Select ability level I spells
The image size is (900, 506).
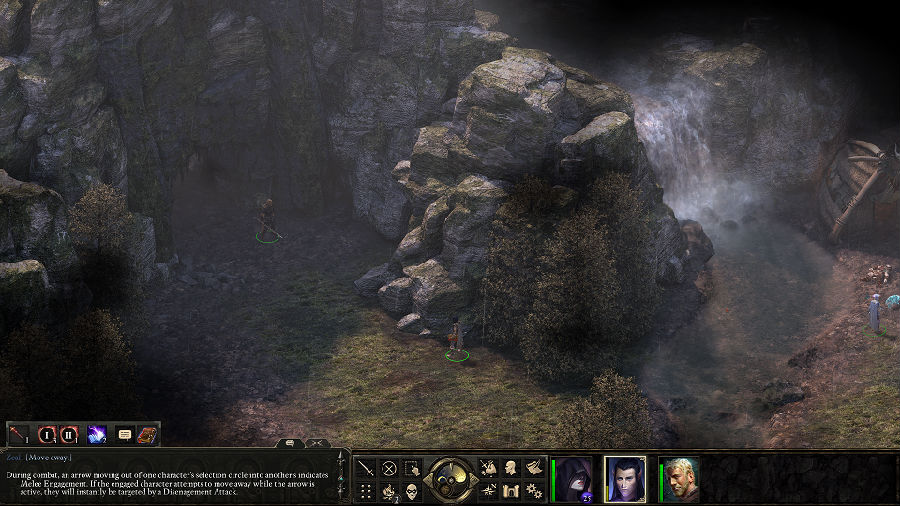[46, 434]
